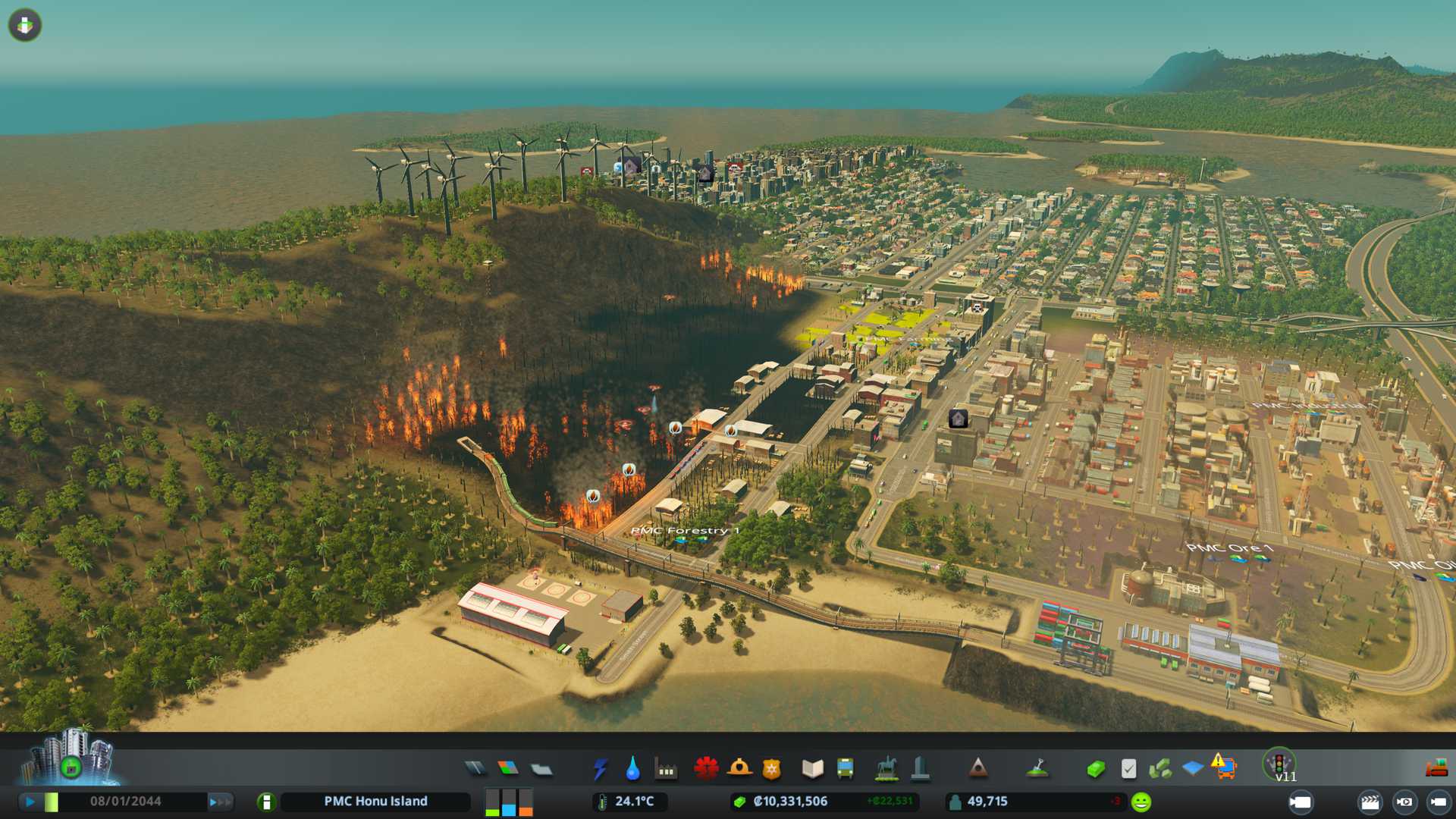Open the Landscaping shovel menu
This screenshot has width=1456, height=819.
point(1037,769)
